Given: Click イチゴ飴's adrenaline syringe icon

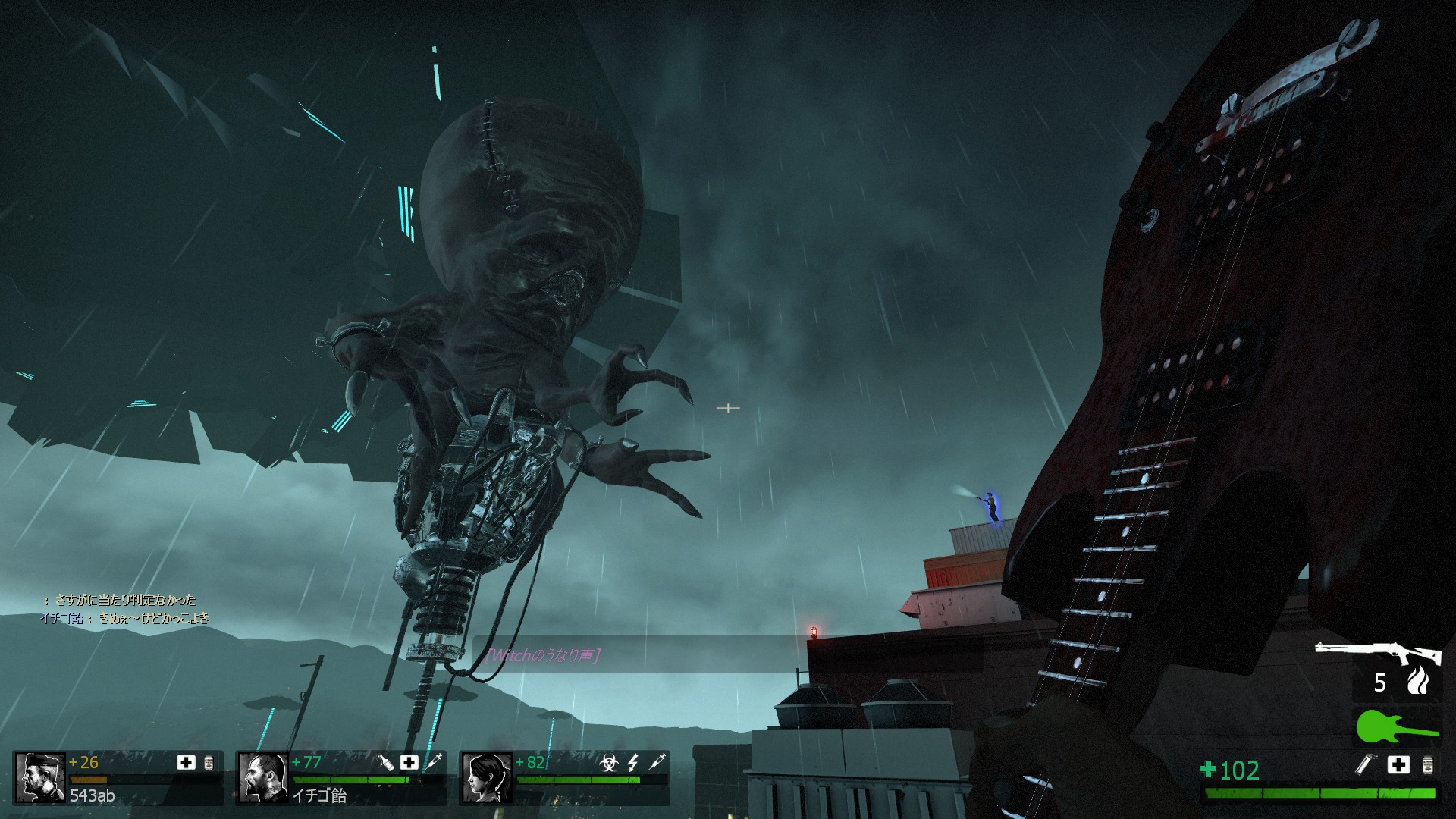Looking at the screenshot, I should (x=434, y=762).
